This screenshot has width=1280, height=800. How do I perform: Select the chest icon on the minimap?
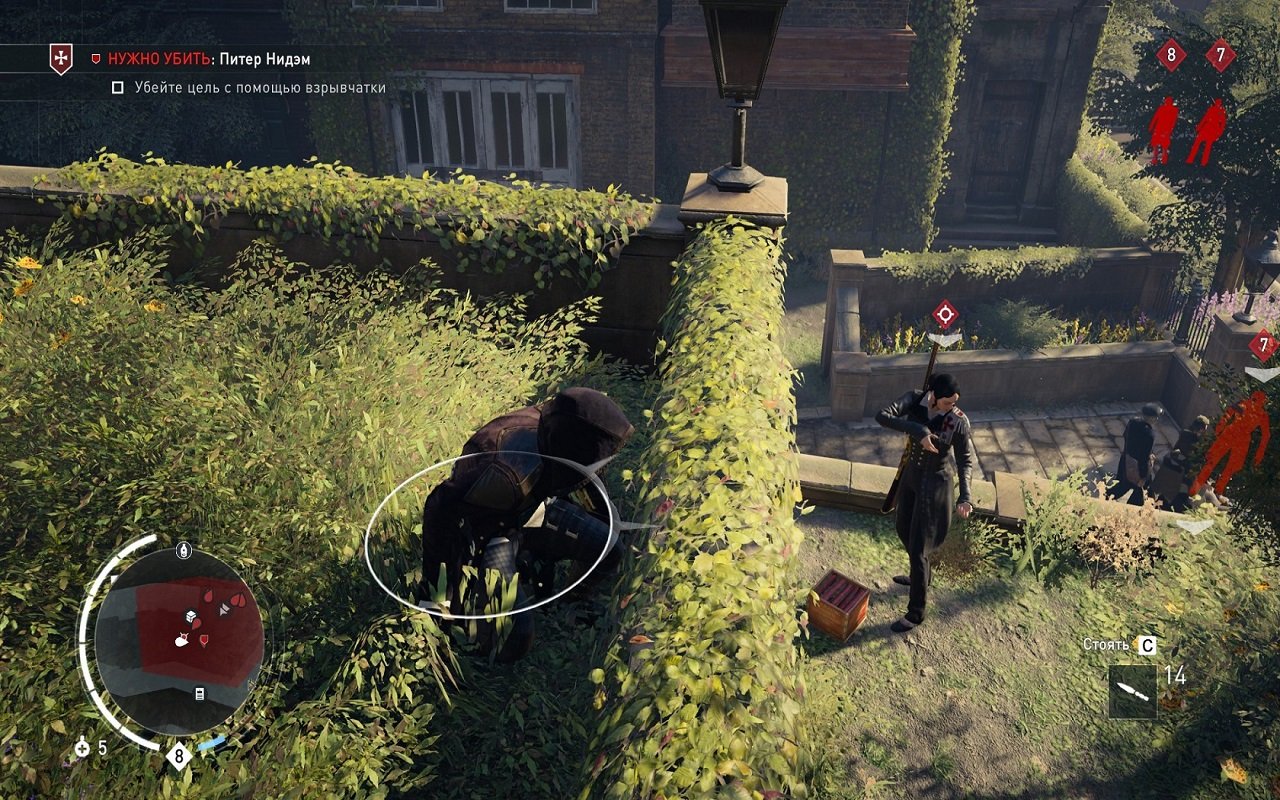click(x=190, y=616)
